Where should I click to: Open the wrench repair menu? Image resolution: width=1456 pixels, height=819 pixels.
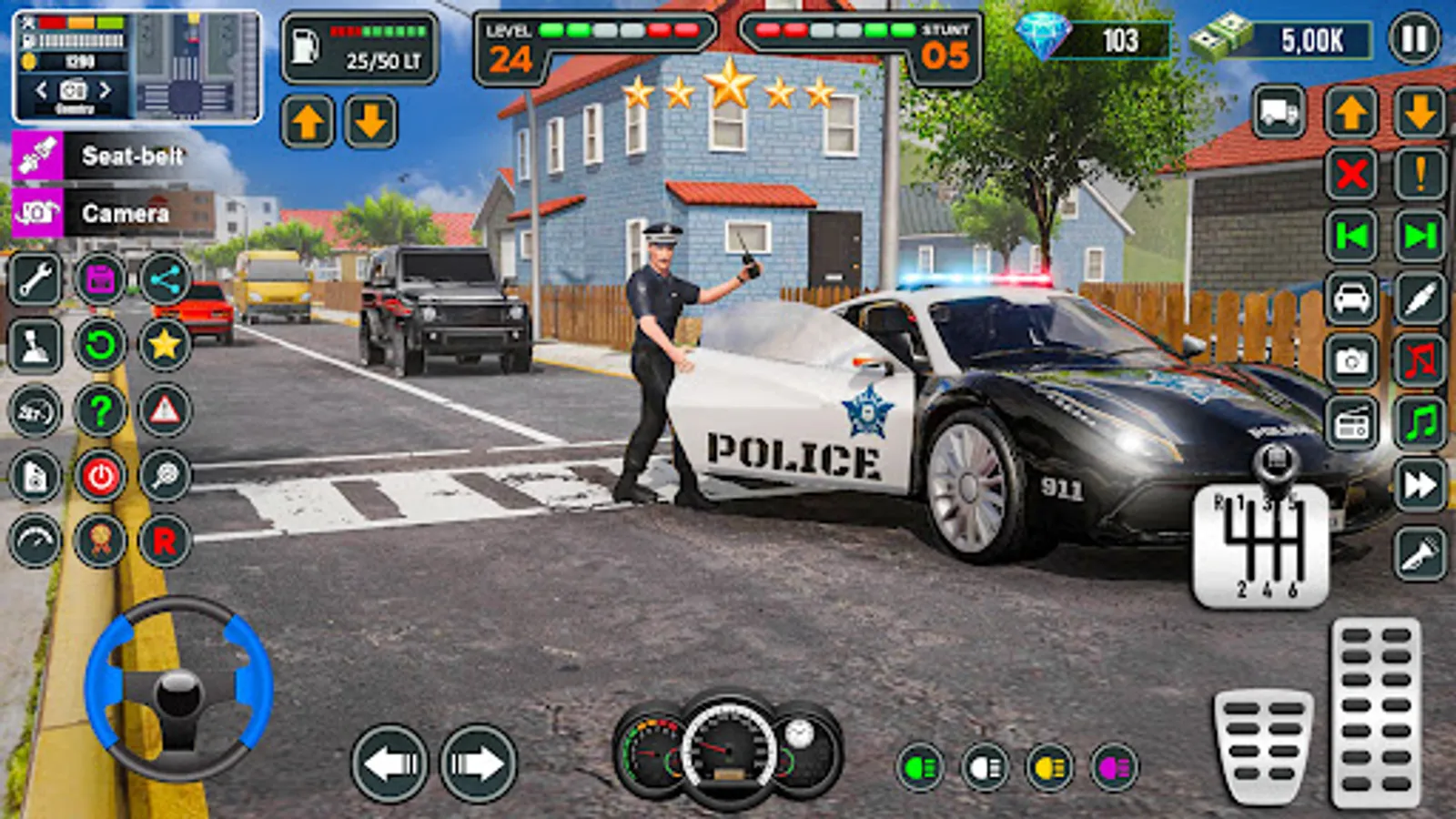35,280
